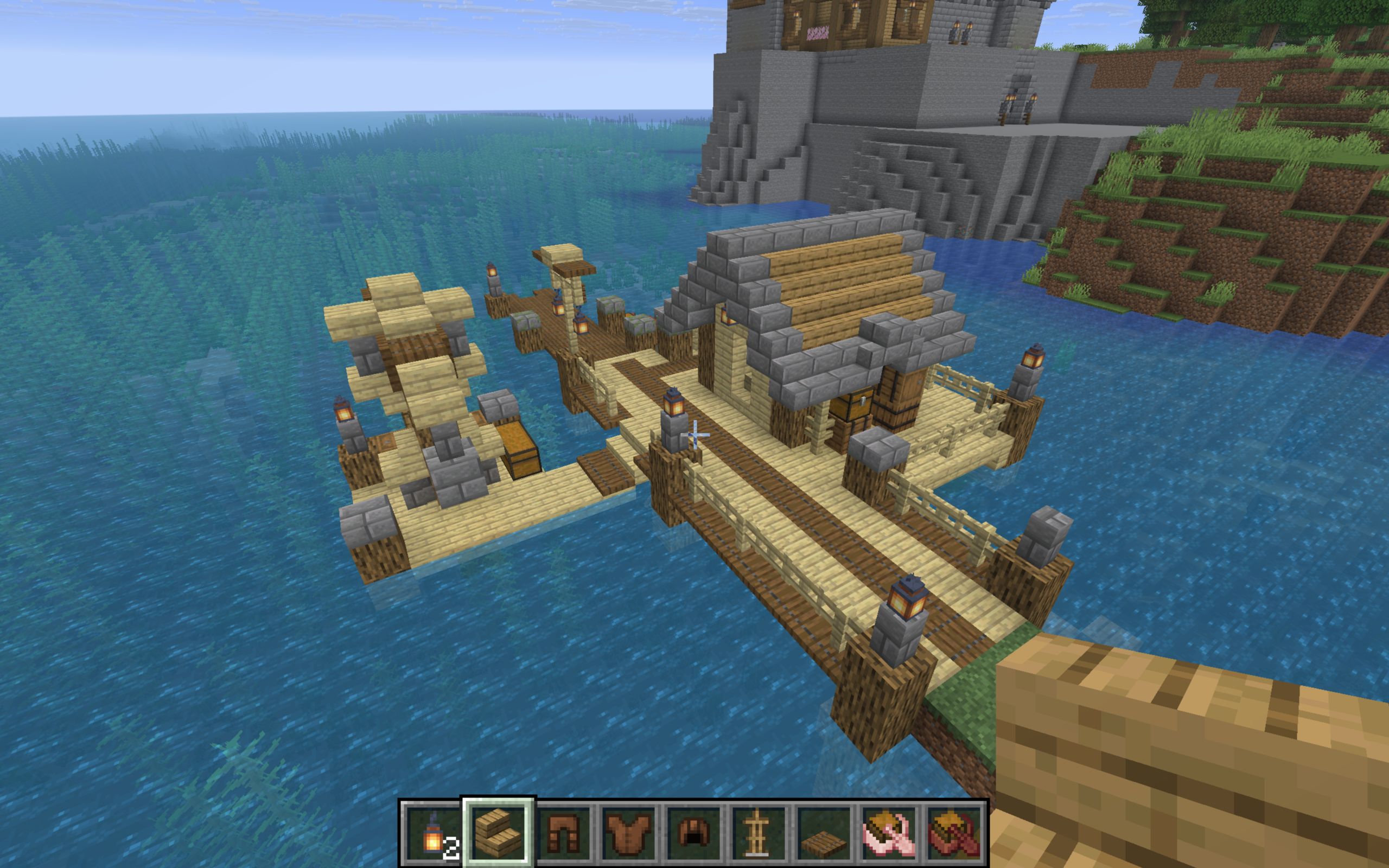Viewport: 1389px width, 868px height.
Task: Choose the oak stairs hotbar slot
Action: [x=498, y=832]
